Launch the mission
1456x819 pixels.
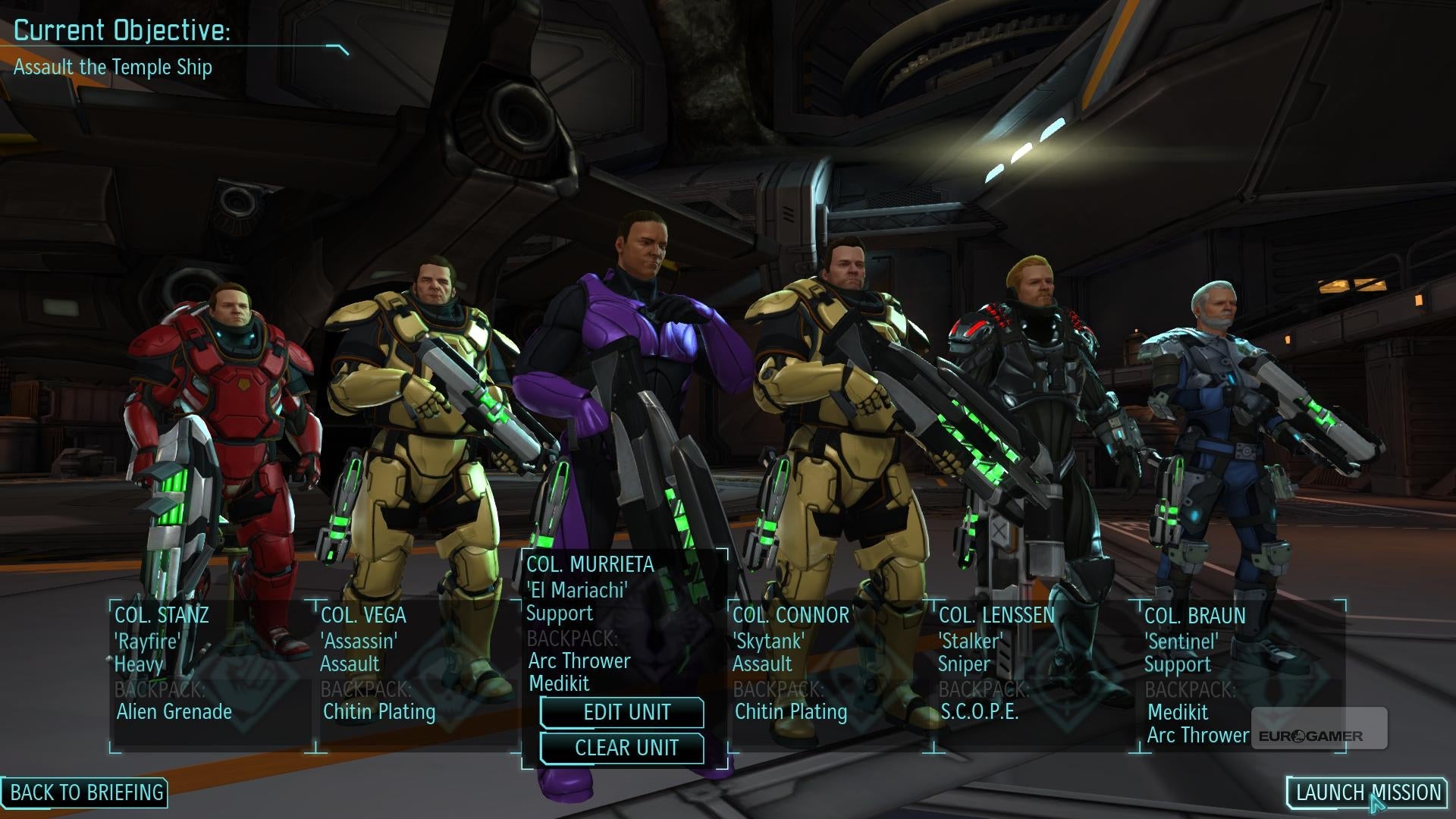pyautogui.click(x=1367, y=792)
